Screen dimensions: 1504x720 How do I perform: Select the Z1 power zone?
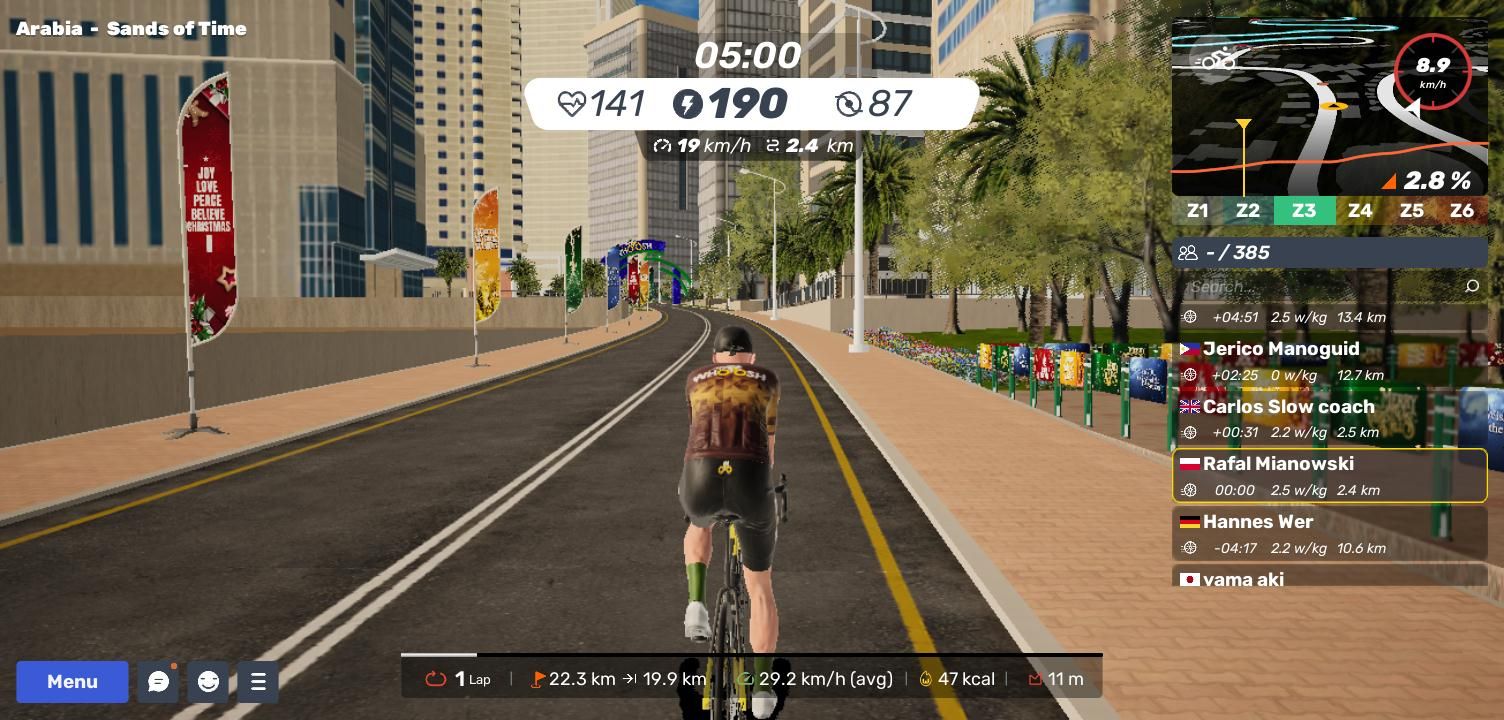1197,211
